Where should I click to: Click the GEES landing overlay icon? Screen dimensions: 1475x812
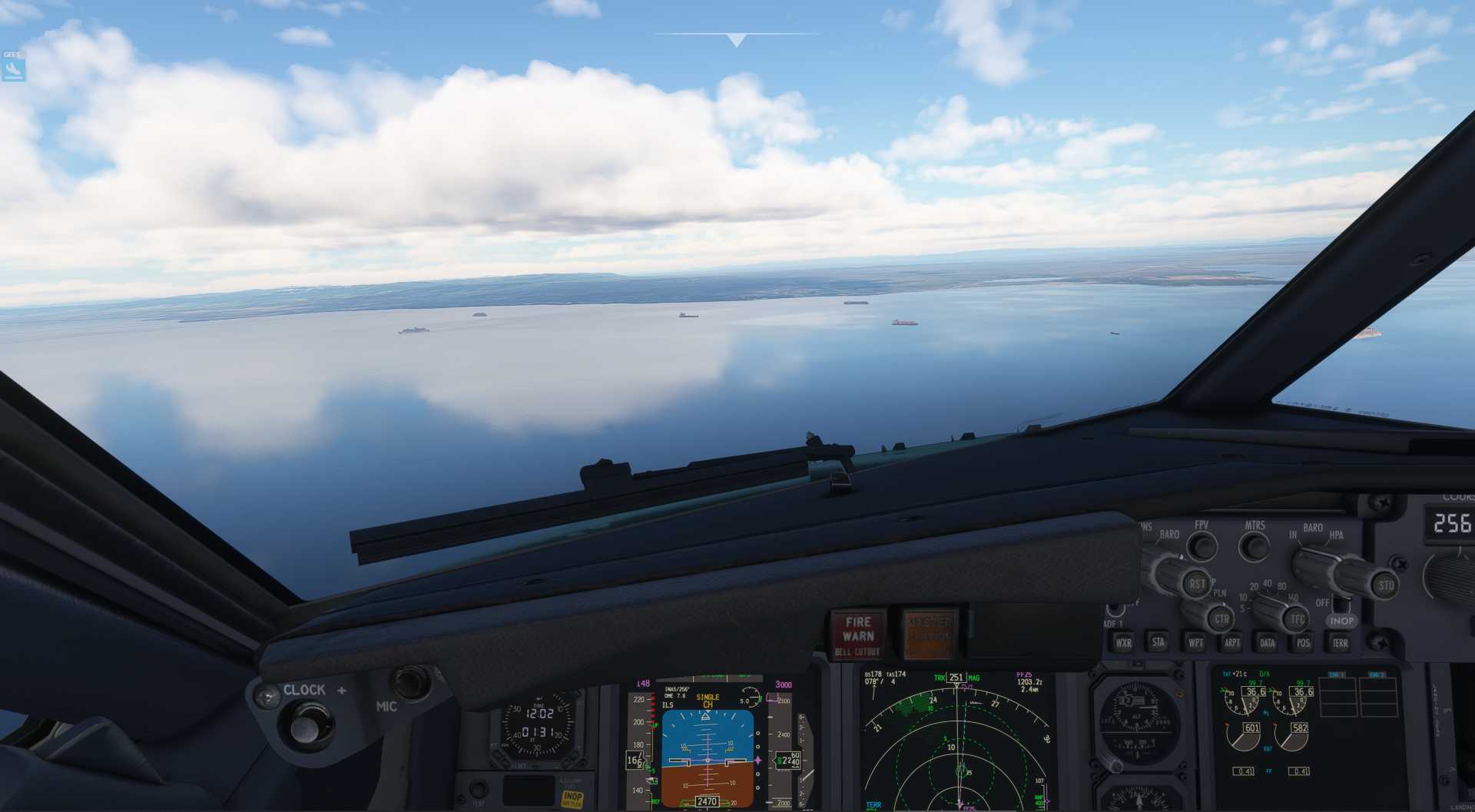pyautogui.click(x=13, y=69)
